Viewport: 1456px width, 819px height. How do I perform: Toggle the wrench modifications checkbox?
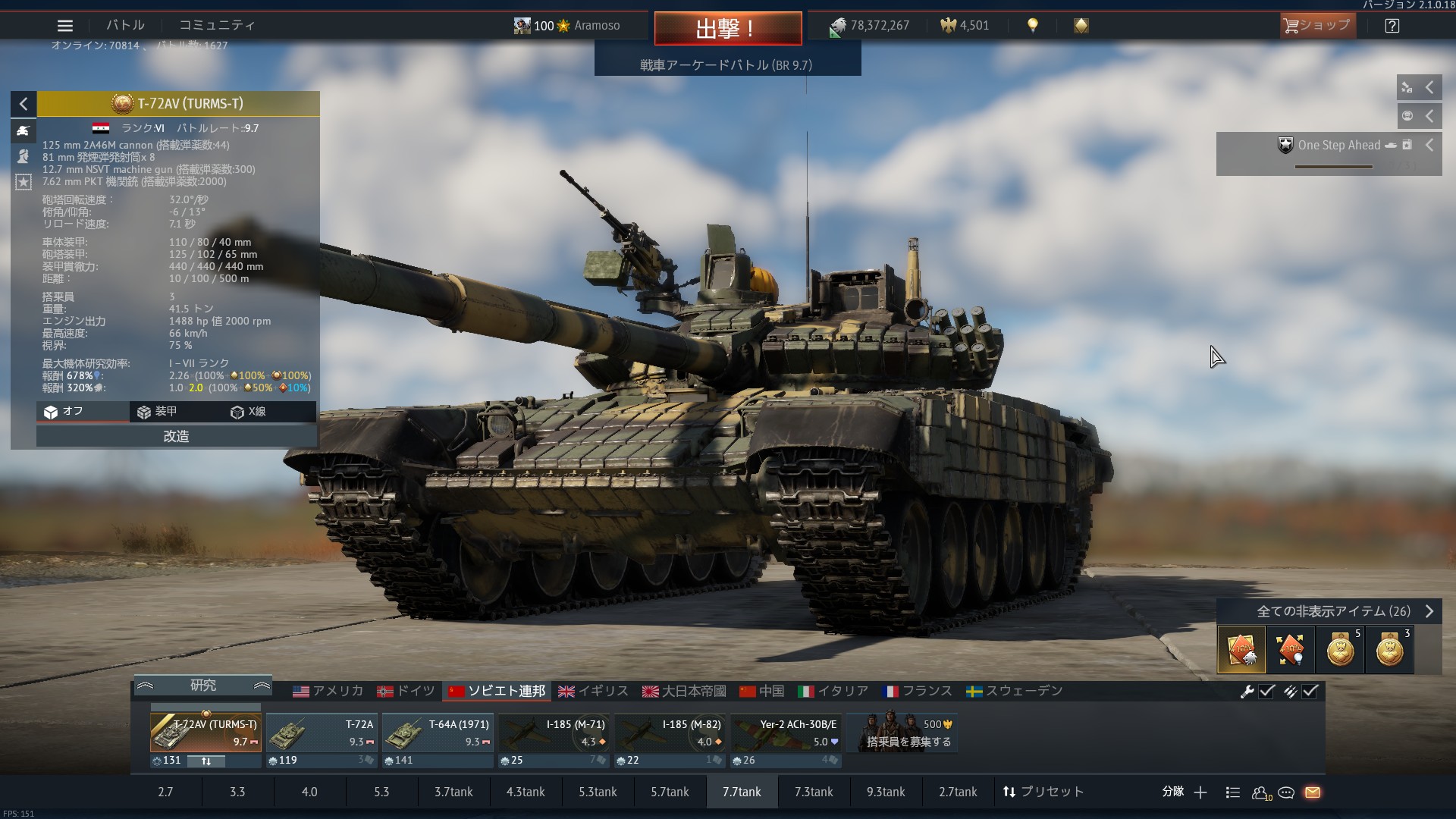(1266, 691)
